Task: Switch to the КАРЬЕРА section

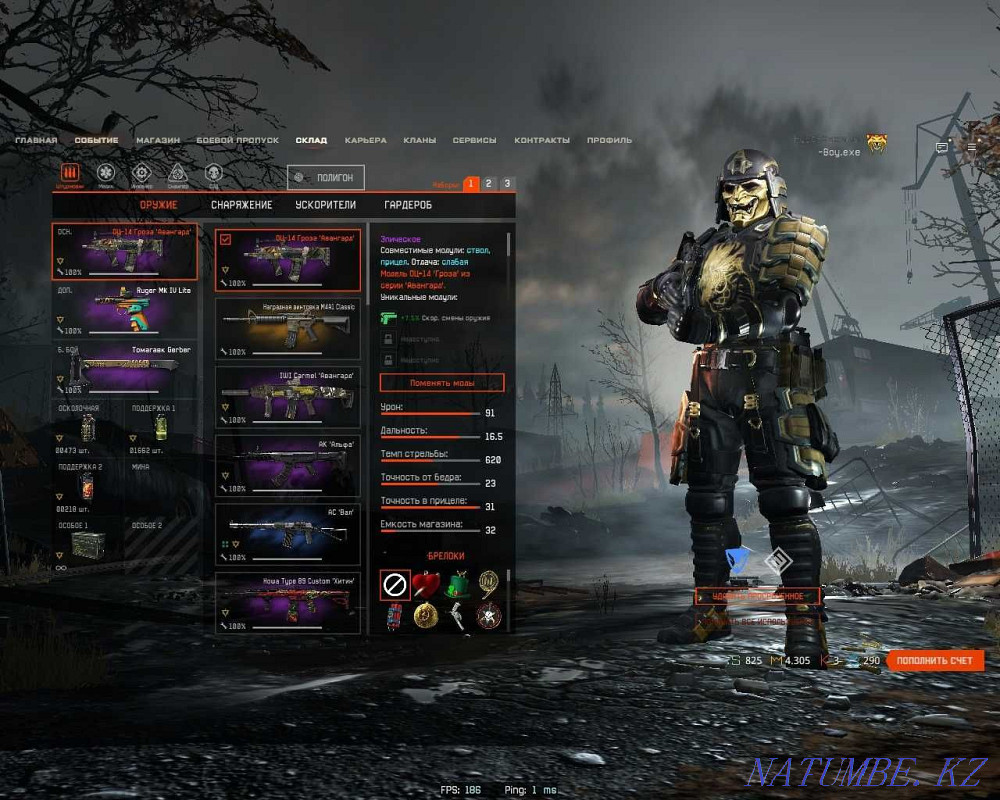Action: click(x=365, y=141)
